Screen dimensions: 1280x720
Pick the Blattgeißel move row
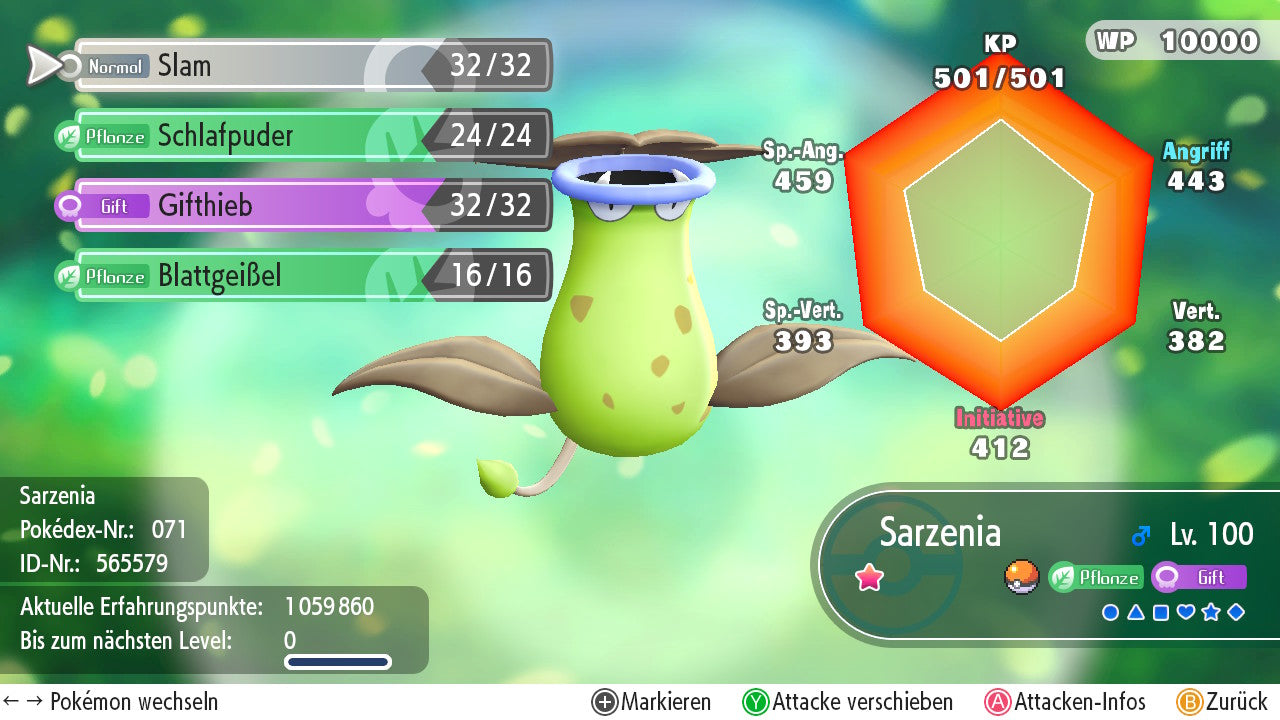coord(310,276)
